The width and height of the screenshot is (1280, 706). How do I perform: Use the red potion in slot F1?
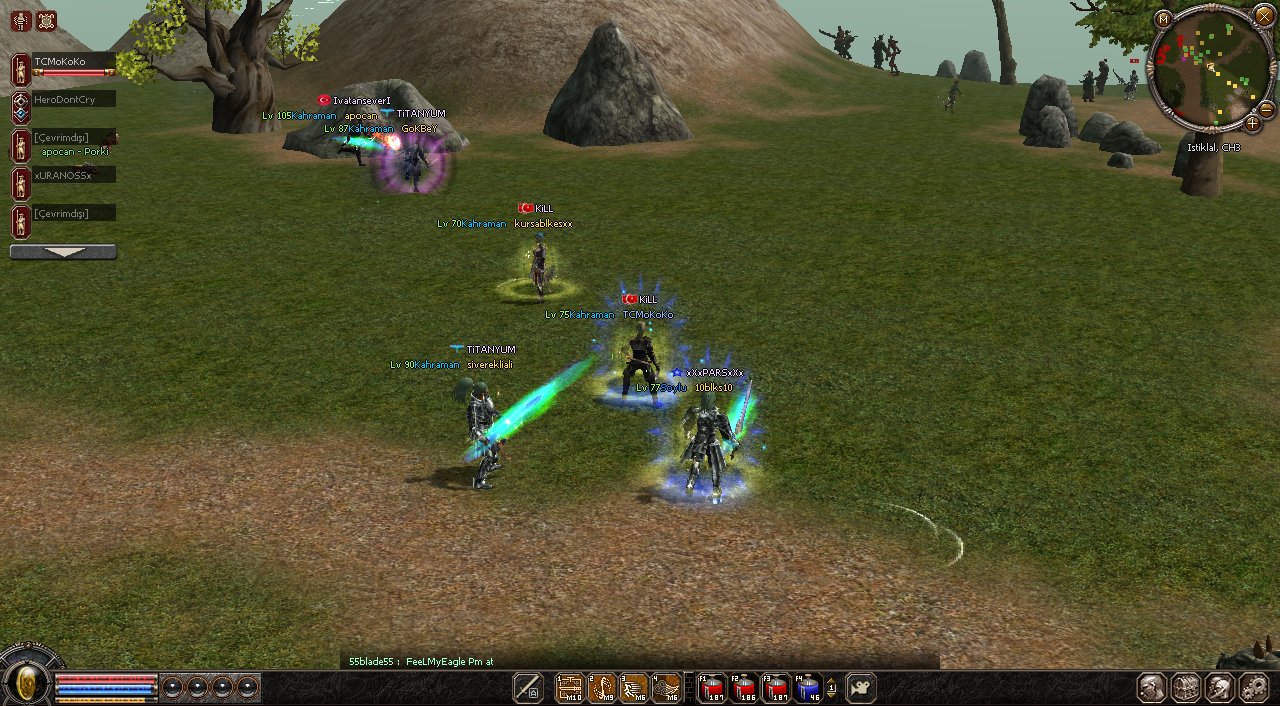[711, 688]
